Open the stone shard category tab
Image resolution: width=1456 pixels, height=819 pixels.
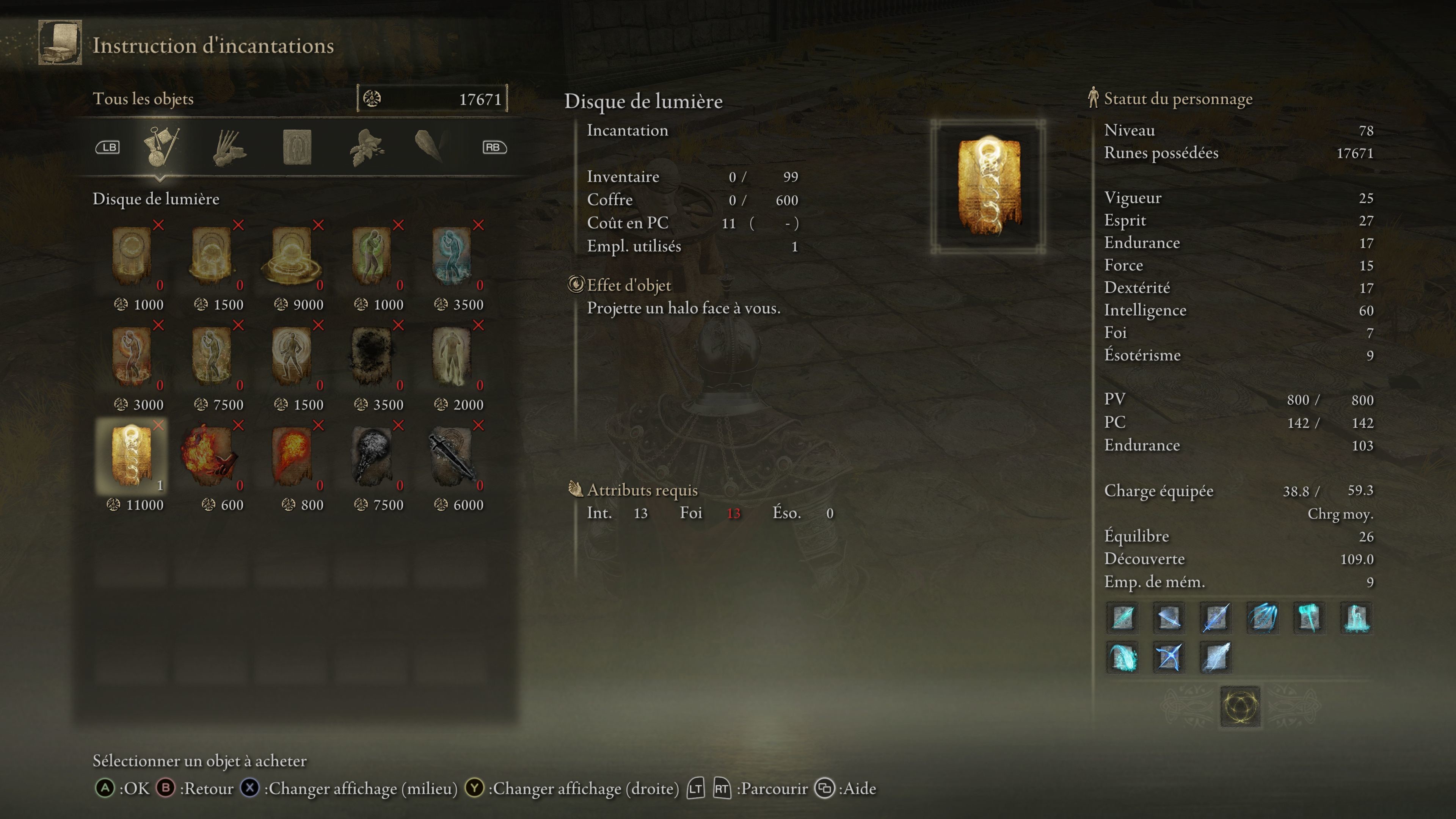click(x=429, y=146)
